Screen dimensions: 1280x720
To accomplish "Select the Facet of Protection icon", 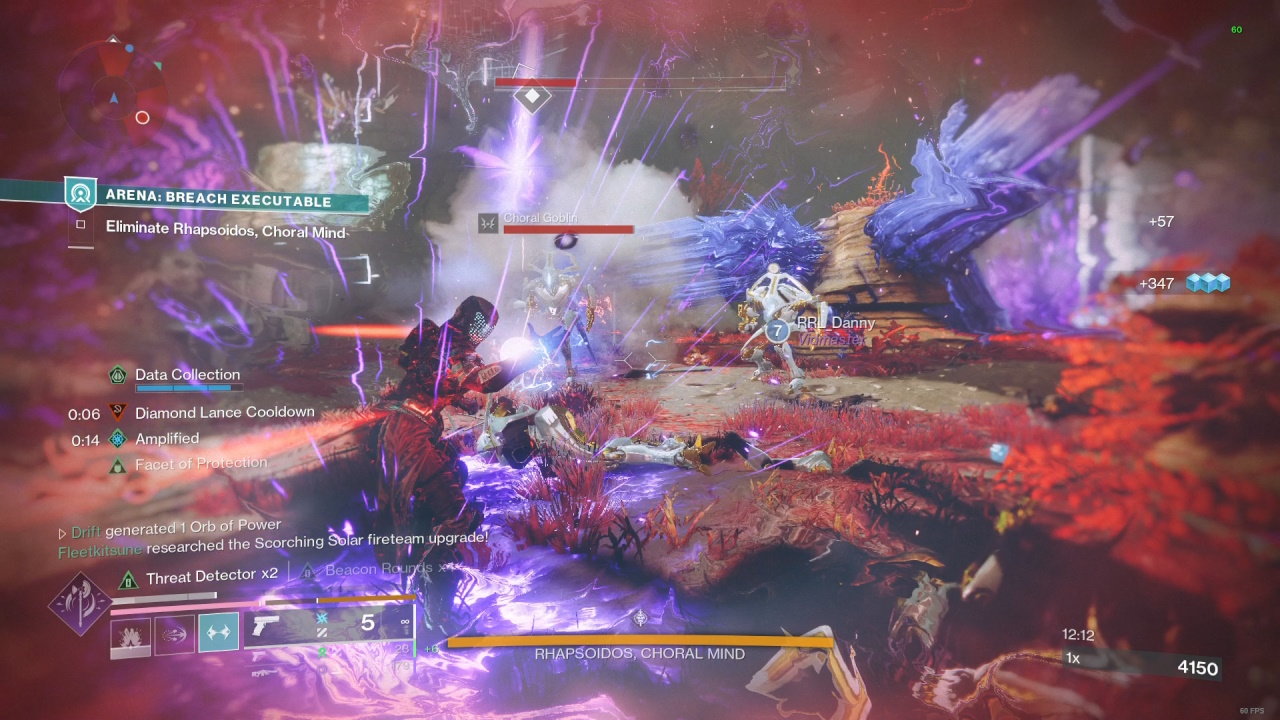I will [x=118, y=464].
